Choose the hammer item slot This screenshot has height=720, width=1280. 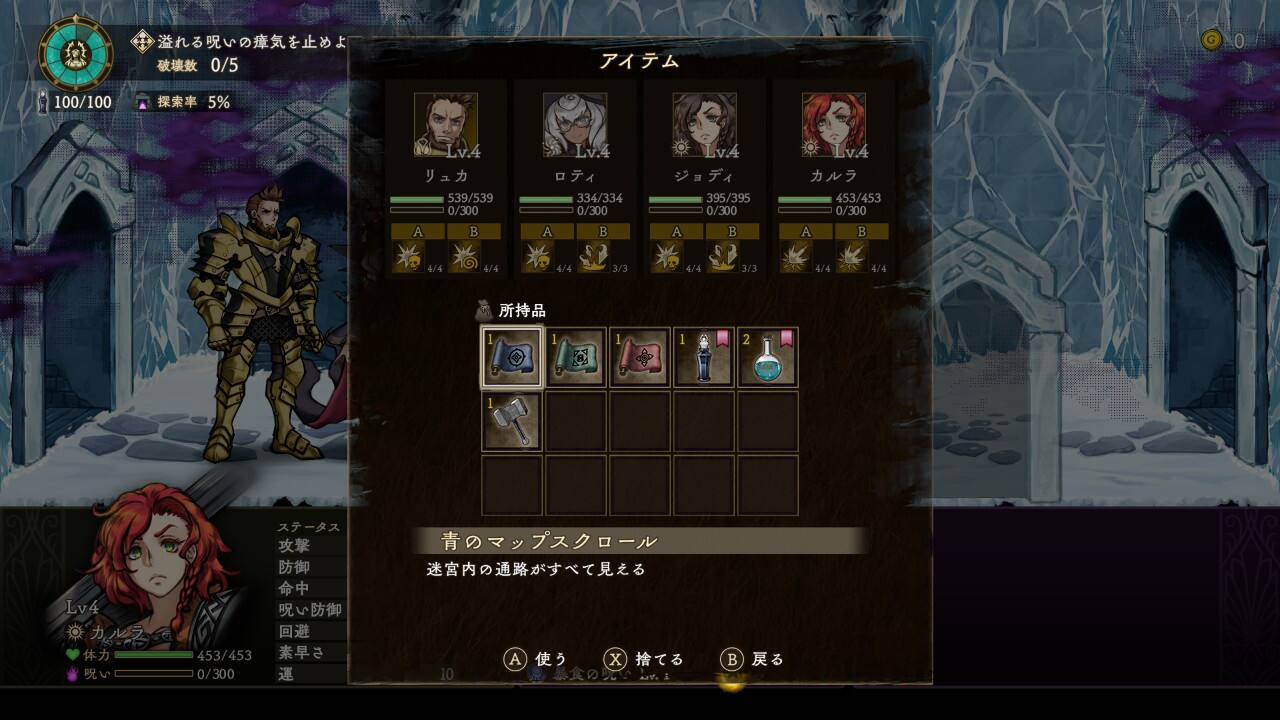[x=512, y=421]
